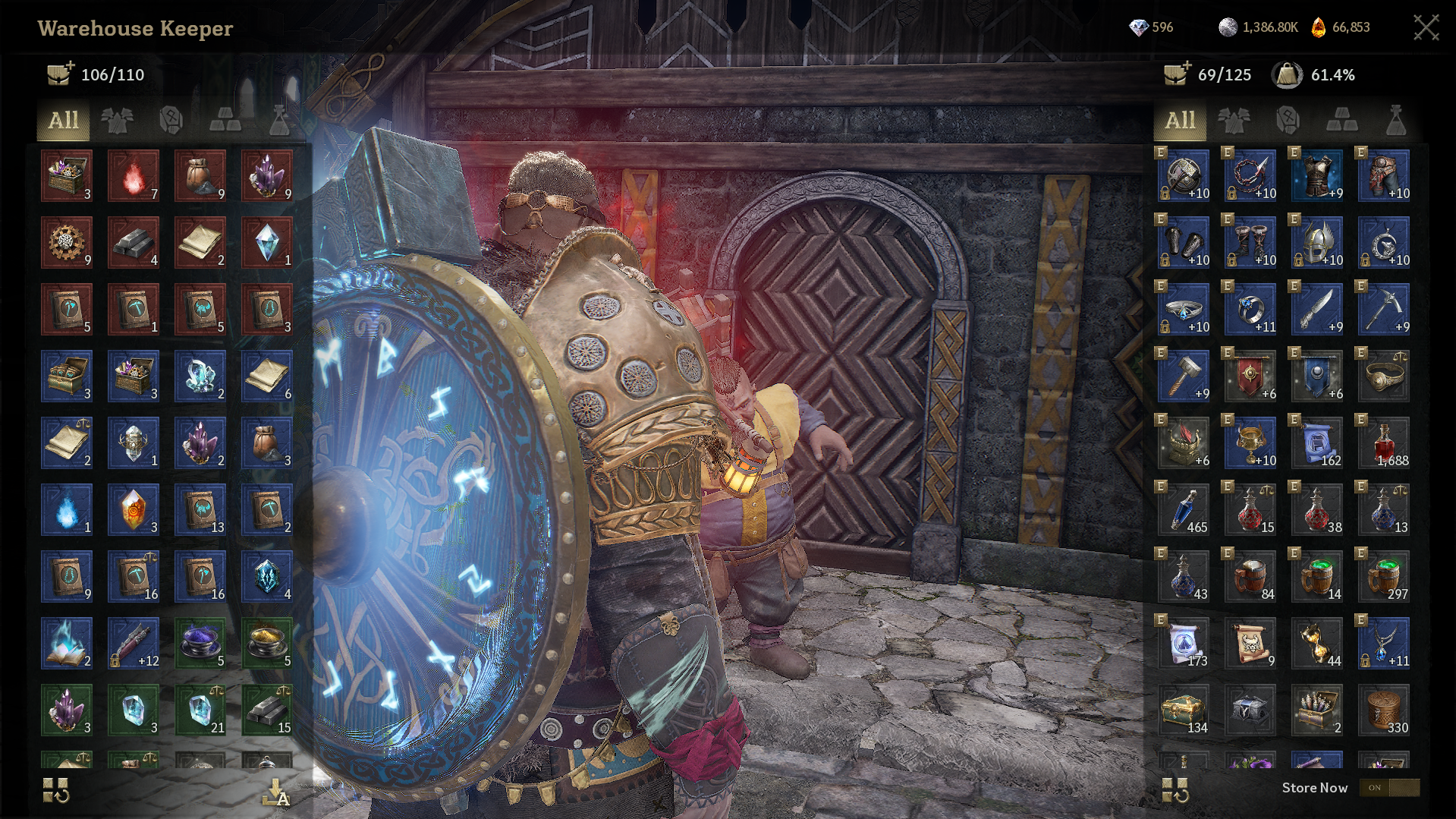The image size is (1456, 819).
Task: Select the +12 weapon in warehouse
Action: 134,644
